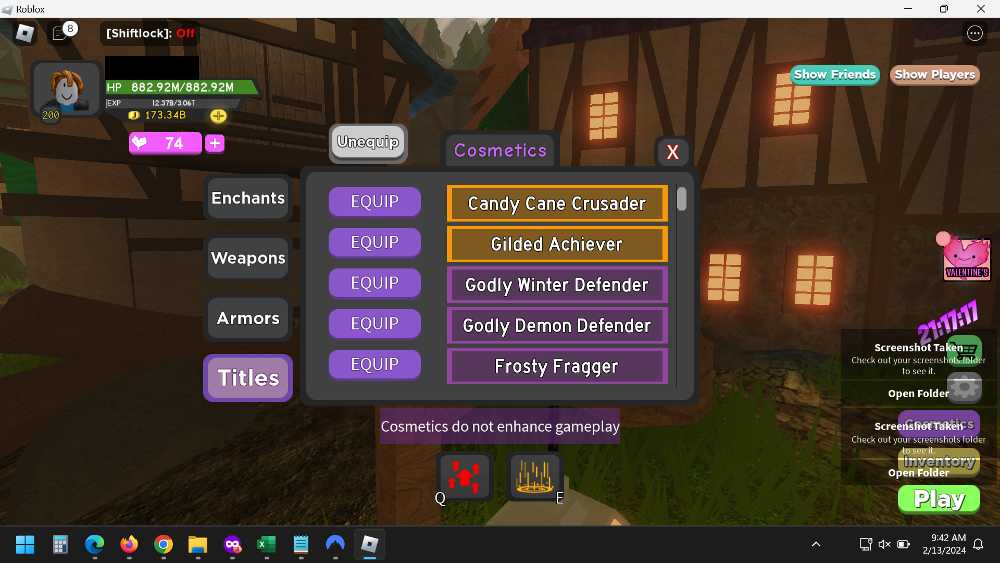Screen dimensions: 1000x563
Task: Equip the Godly Demon Defender title
Action: pyautogui.click(x=374, y=324)
